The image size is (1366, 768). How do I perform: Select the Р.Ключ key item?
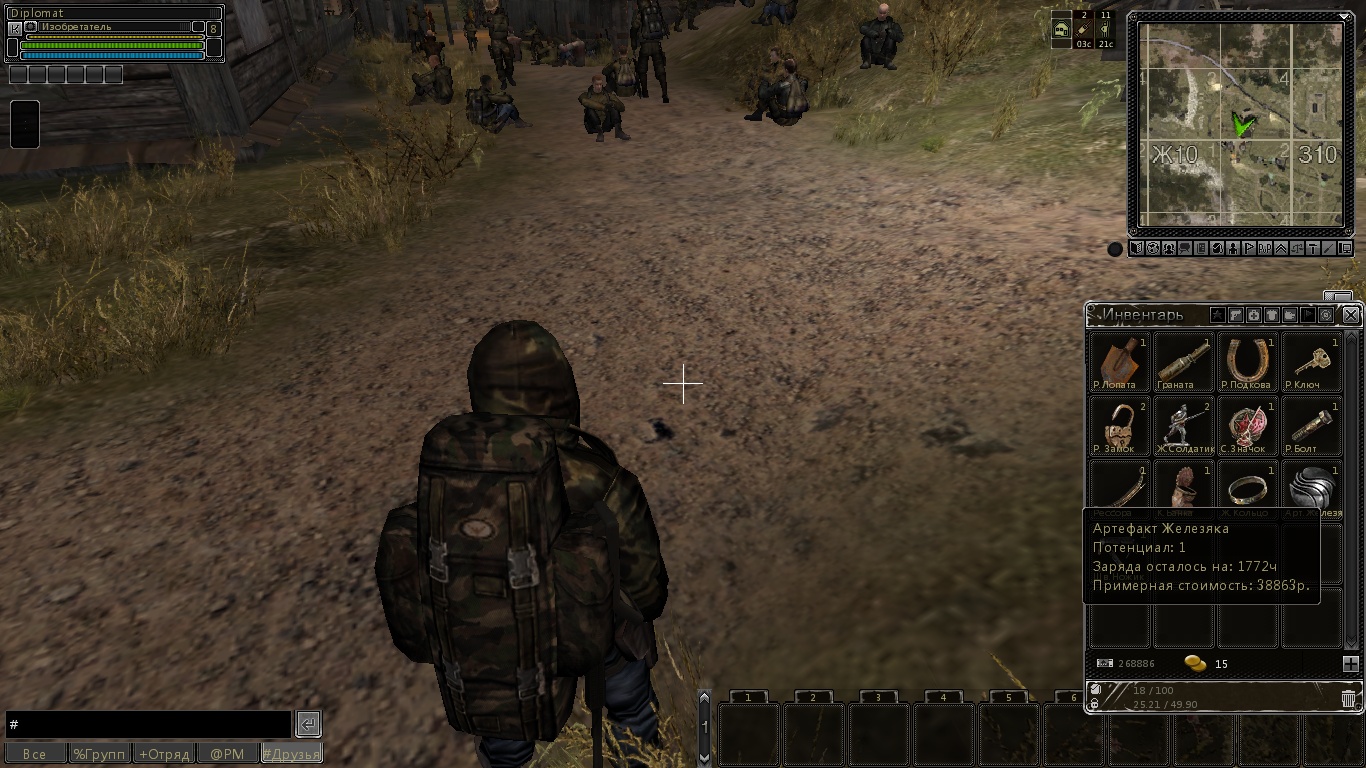click(x=1311, y=361)
